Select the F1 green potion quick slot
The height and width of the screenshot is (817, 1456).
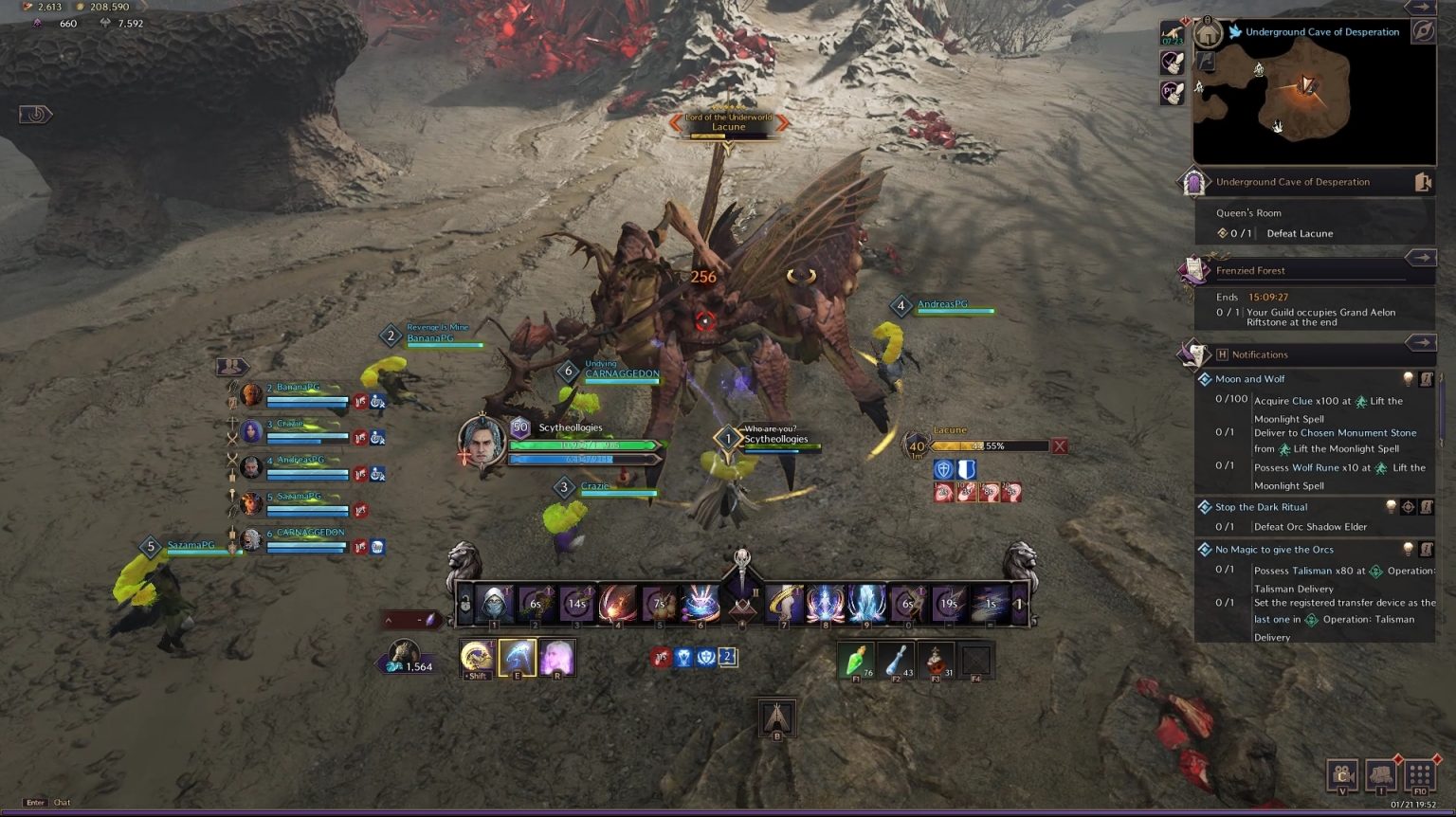[x=858, y=661]
